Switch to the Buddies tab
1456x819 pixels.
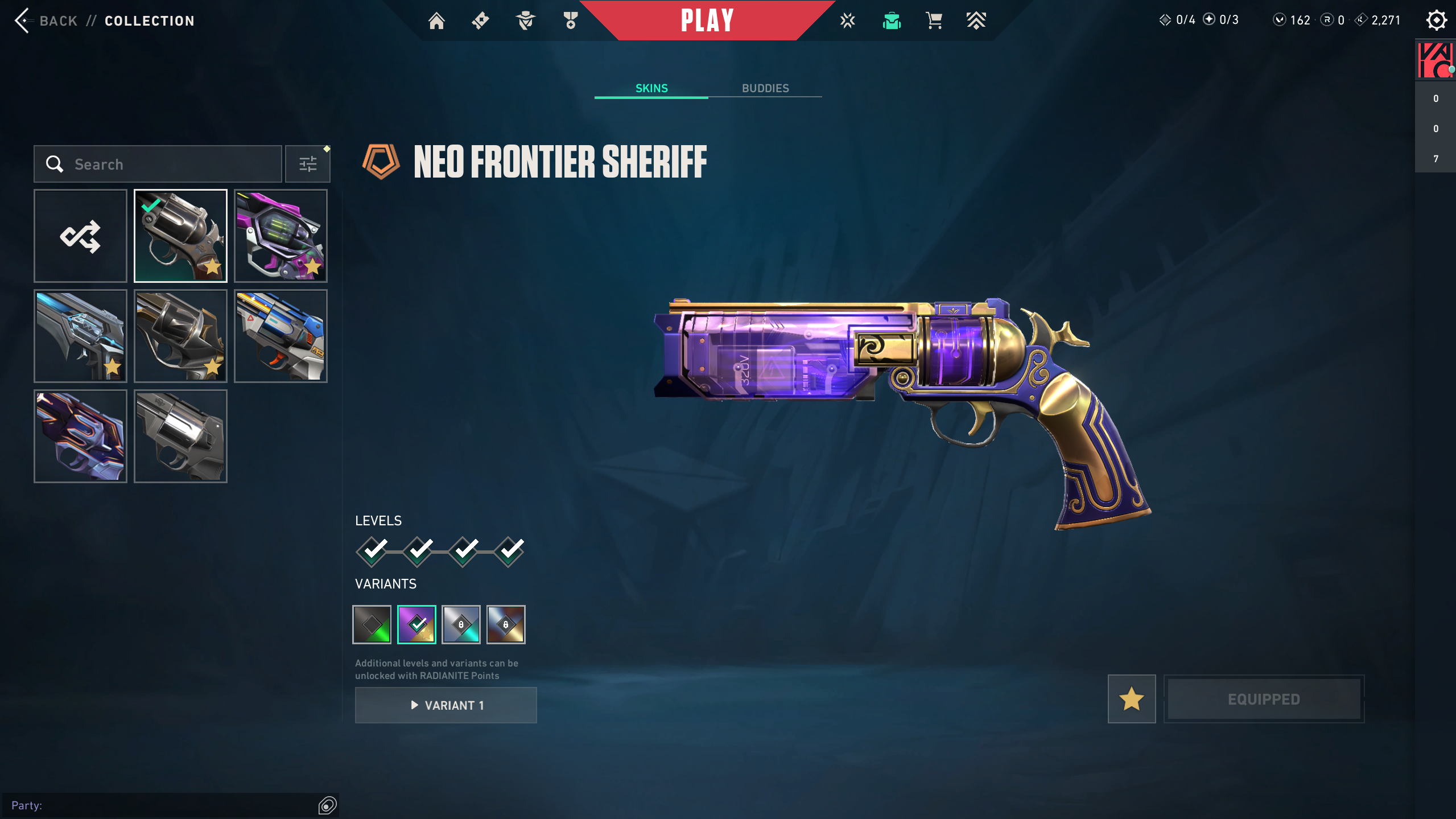pyautogui.click(x=765, y=88)
